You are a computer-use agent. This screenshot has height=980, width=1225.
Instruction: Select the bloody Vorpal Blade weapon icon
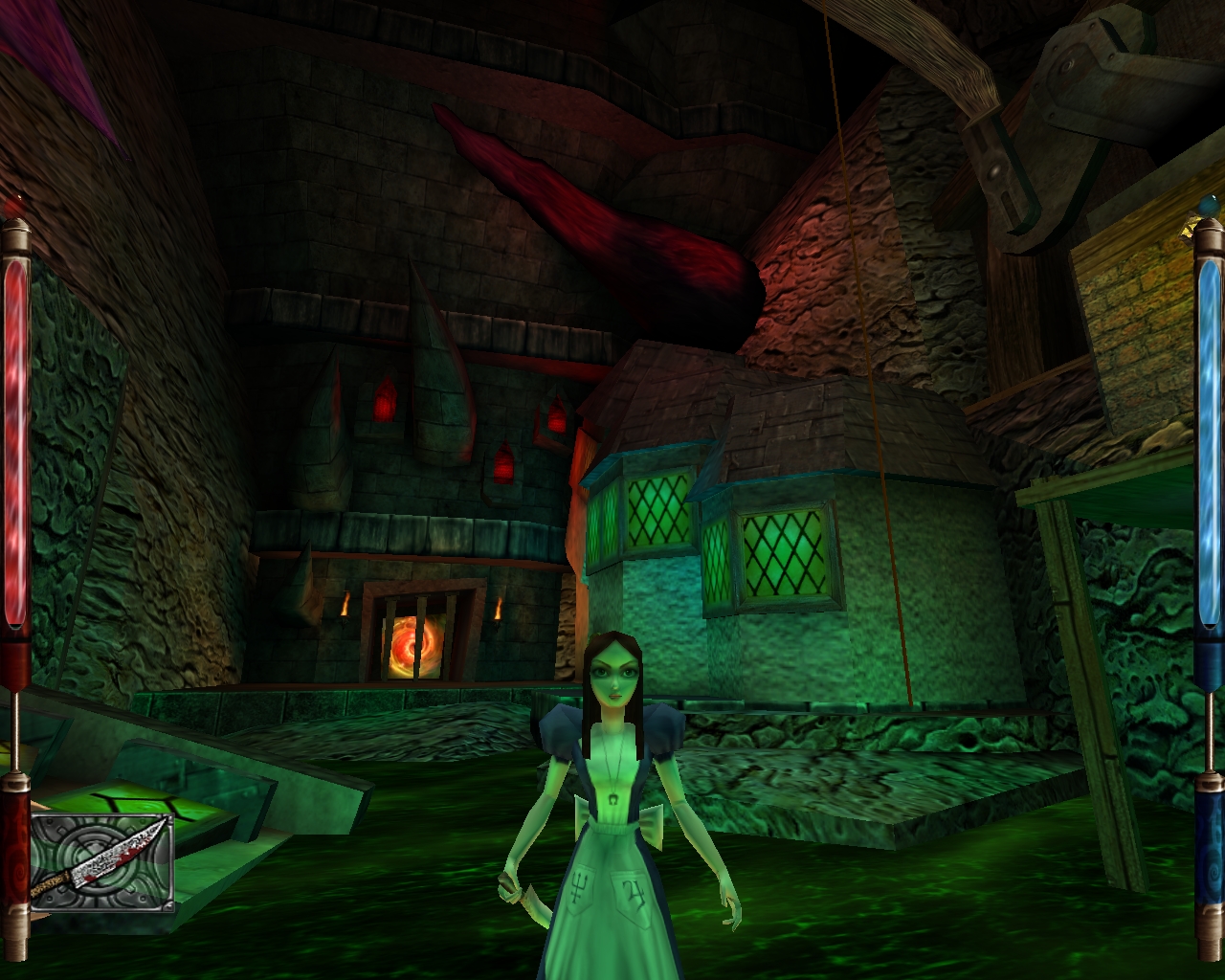(x=100, y=860)
